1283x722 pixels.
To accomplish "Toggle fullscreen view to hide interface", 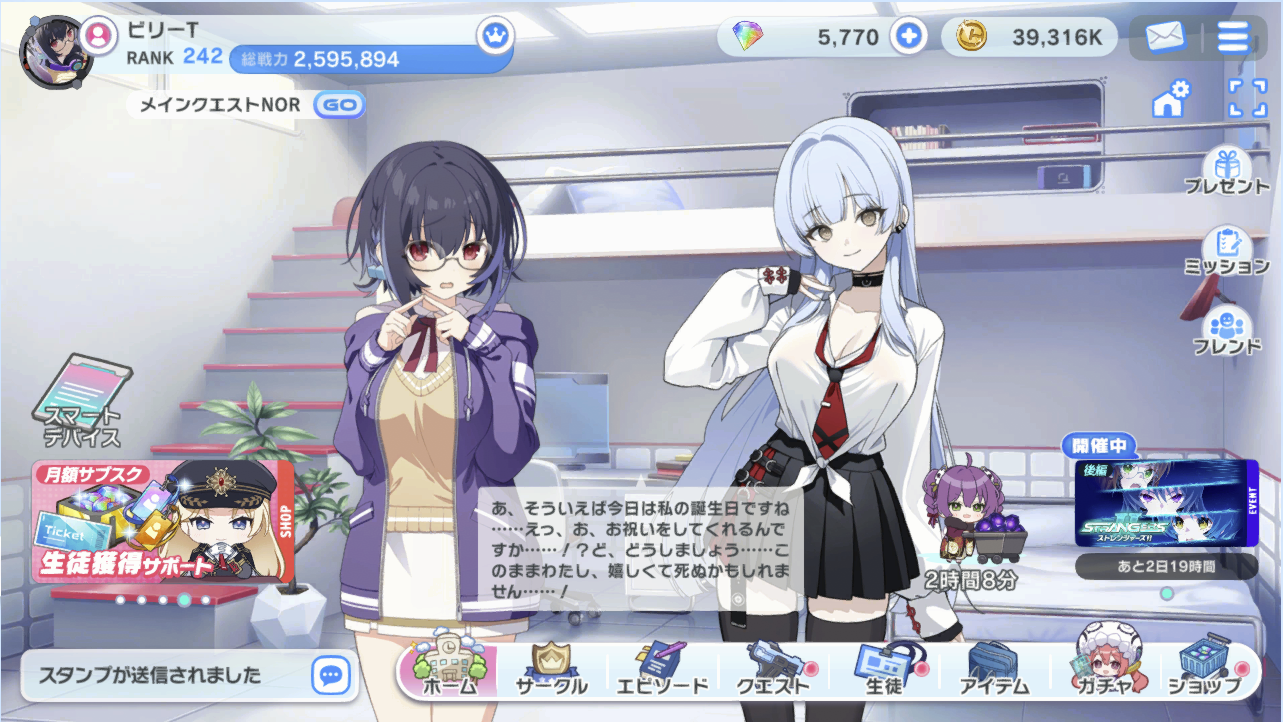I will pos(1247,99).
